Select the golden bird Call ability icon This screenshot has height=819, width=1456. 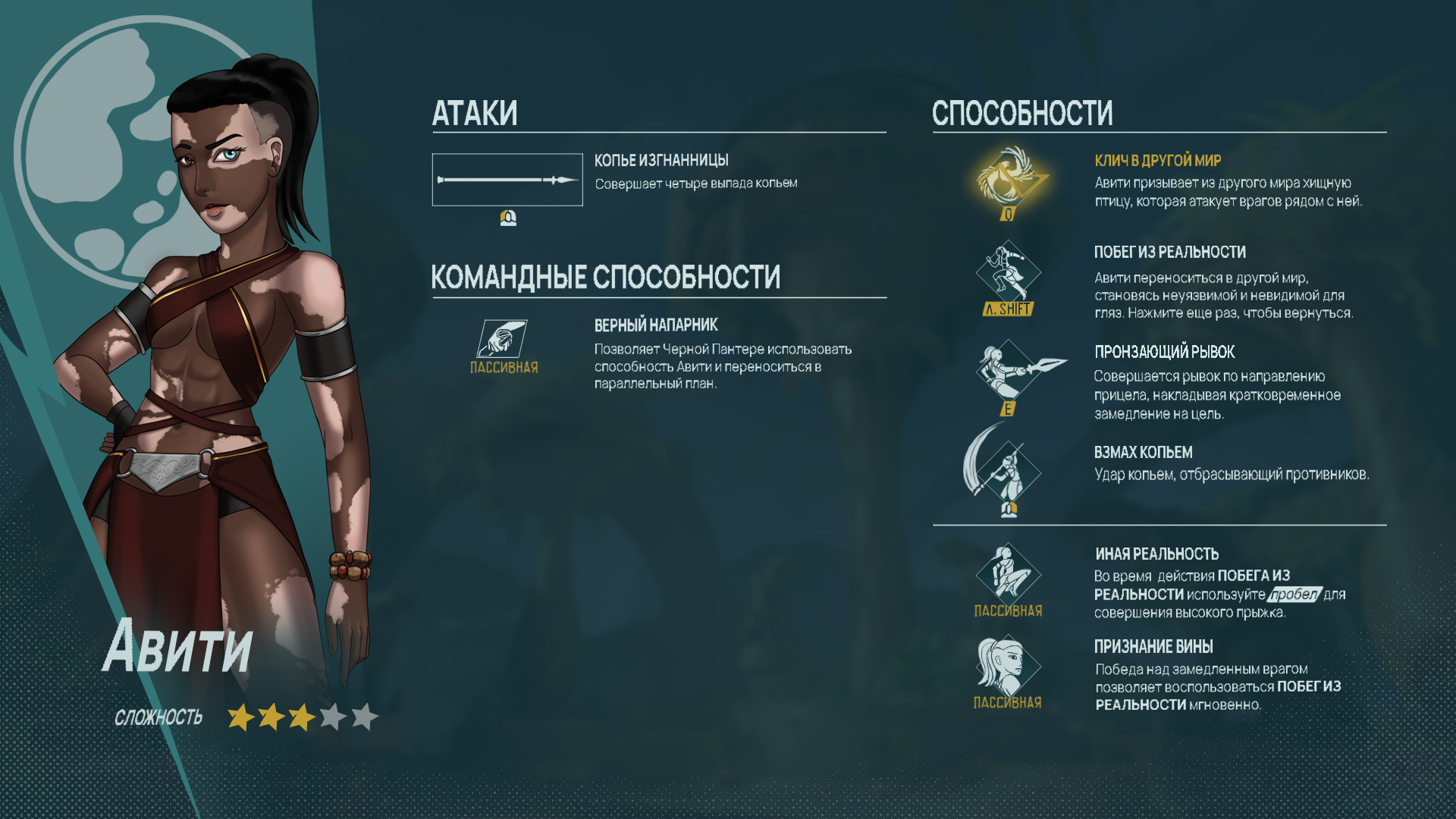click(1009, 180)
